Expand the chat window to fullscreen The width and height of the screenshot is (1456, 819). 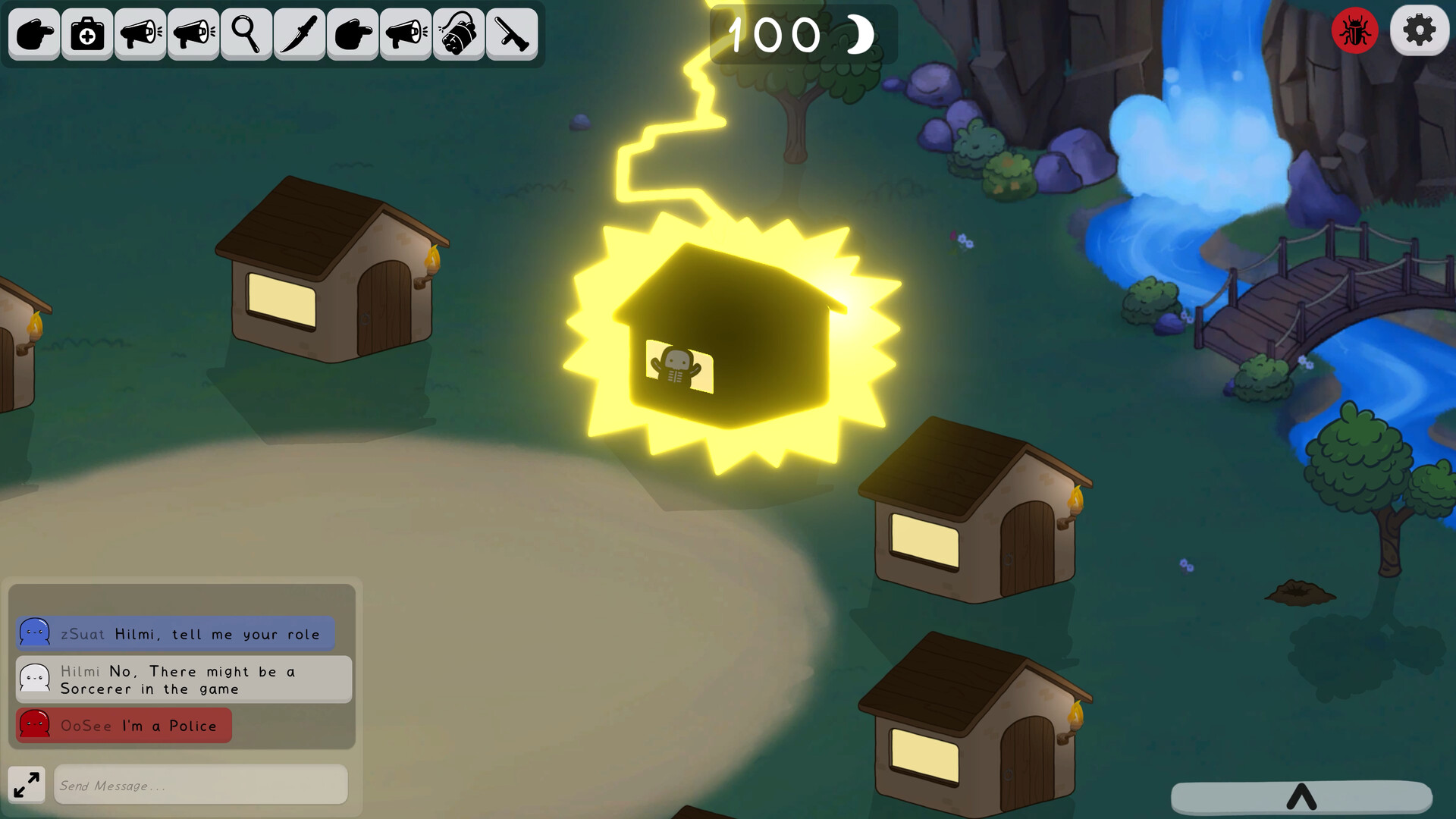pos(27,784)
